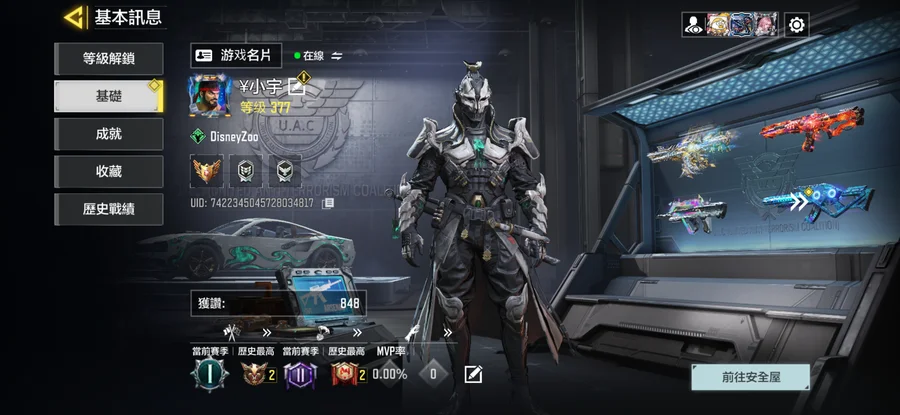Toggle the 在線 online status switch
This screenshot has width=900, height=415.
(337, 56)
